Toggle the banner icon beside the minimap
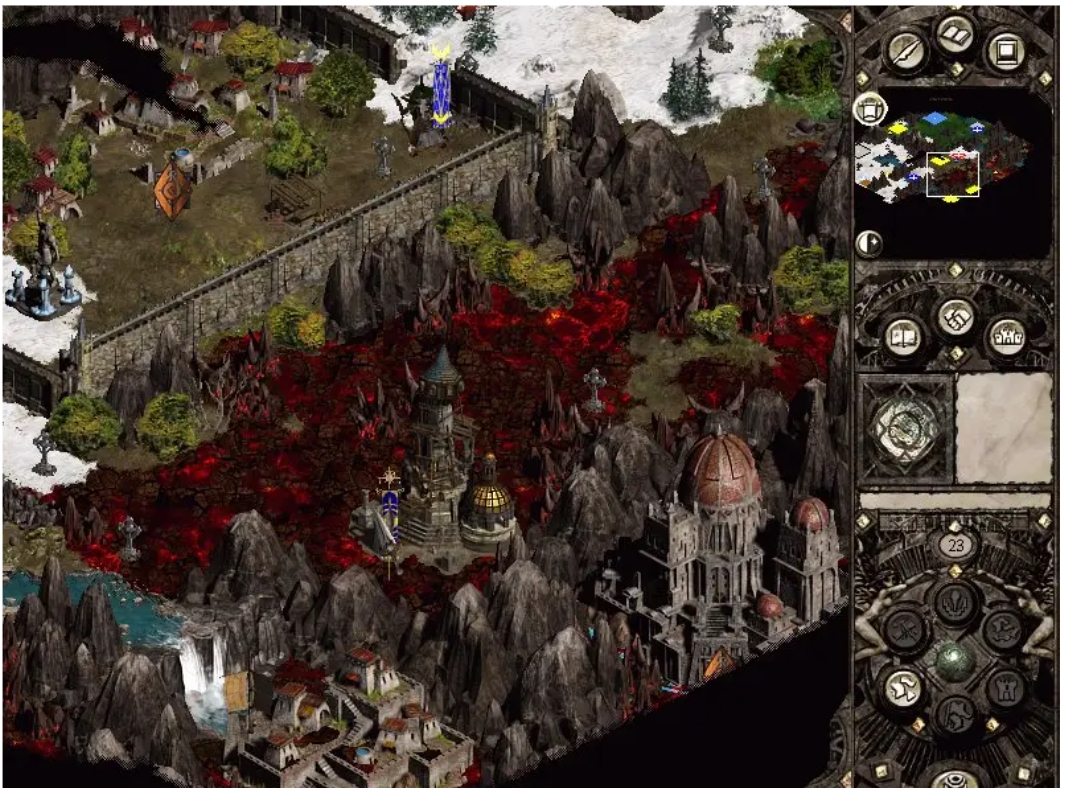The width and height of the screenshot is (1080, 788). pos(868,107)
